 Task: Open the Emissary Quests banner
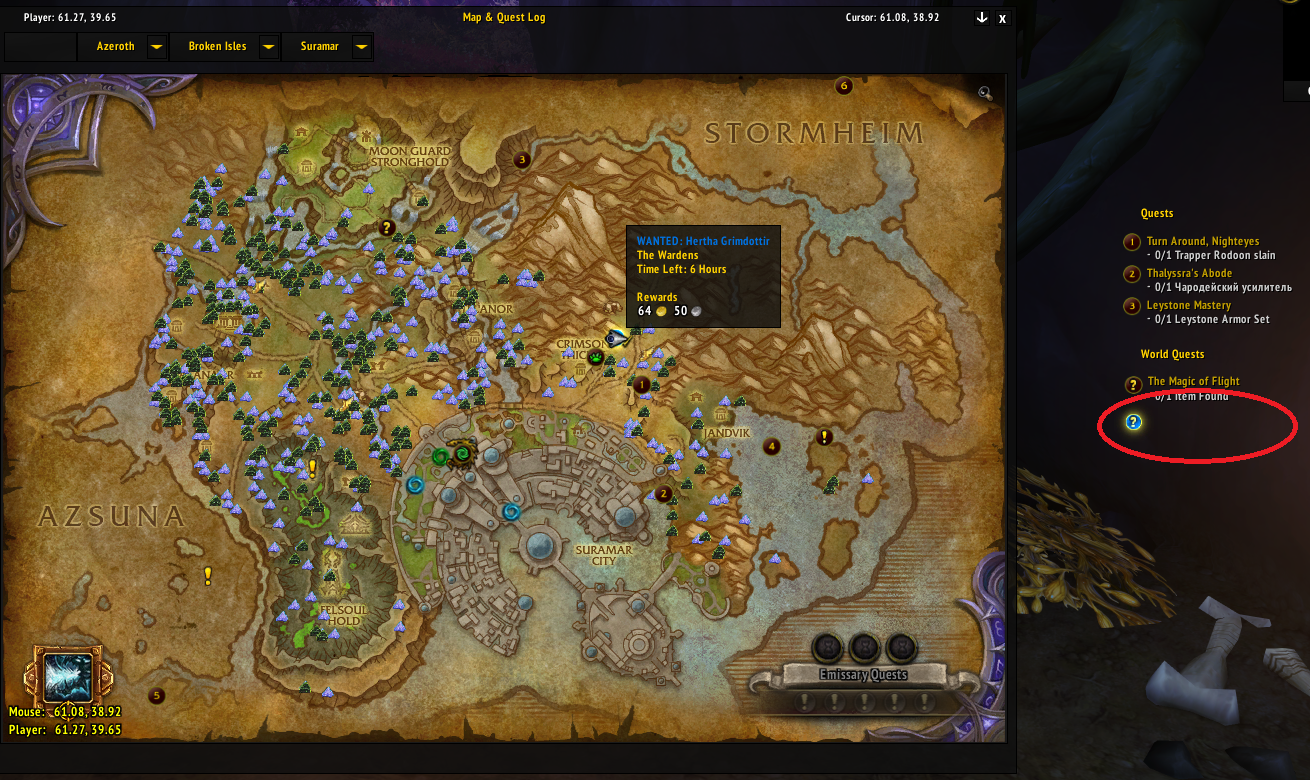863,674
